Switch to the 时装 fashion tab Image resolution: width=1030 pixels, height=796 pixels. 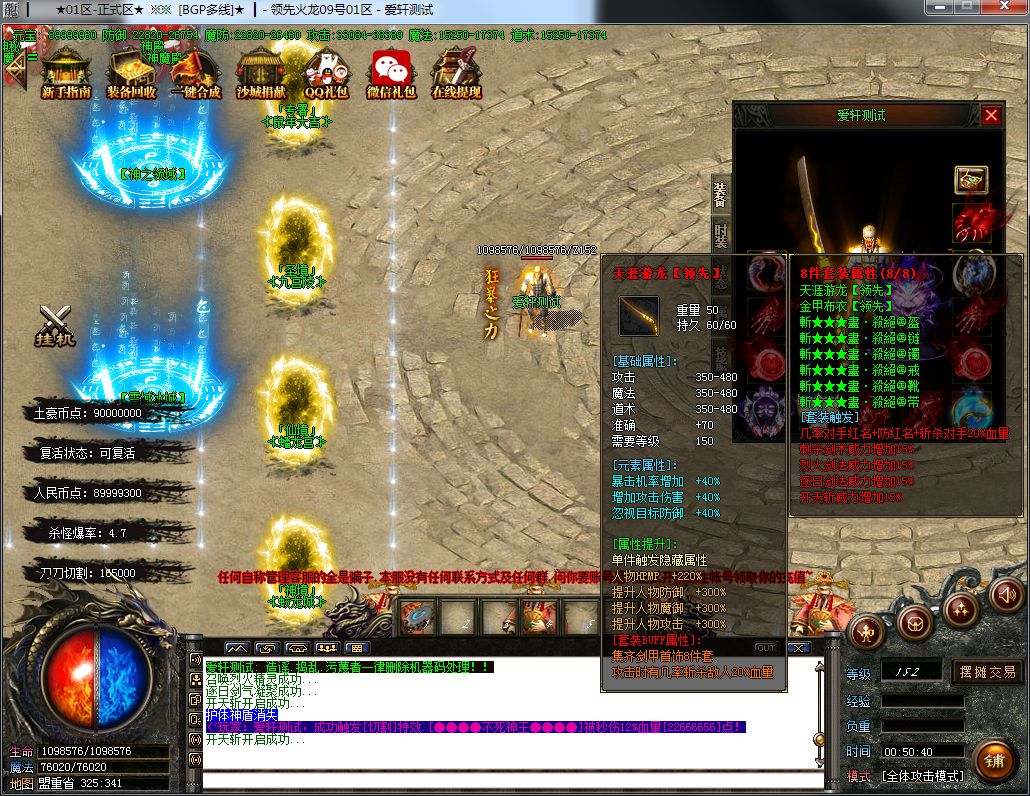pyautogui.click(x=720, y=236)
